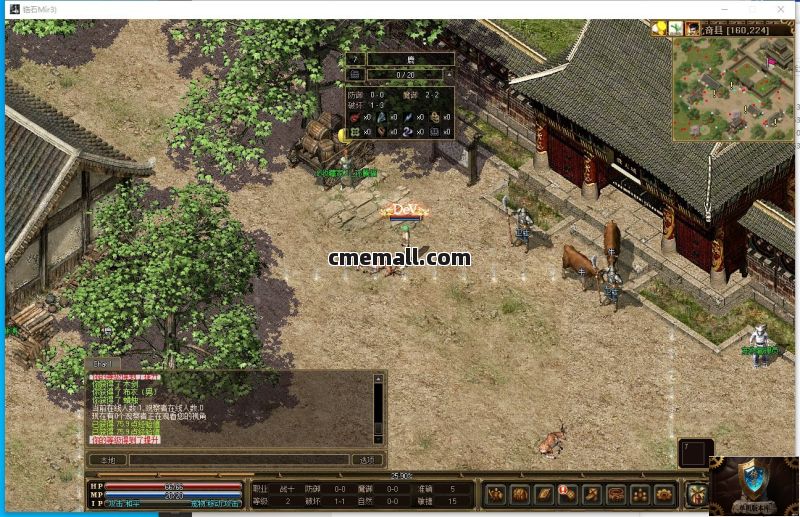Image resolution: width=800 pixels, height=517 pixels.
Task: Click the character equipment icon in bottom bar
Action: click(x=495, y=494)
